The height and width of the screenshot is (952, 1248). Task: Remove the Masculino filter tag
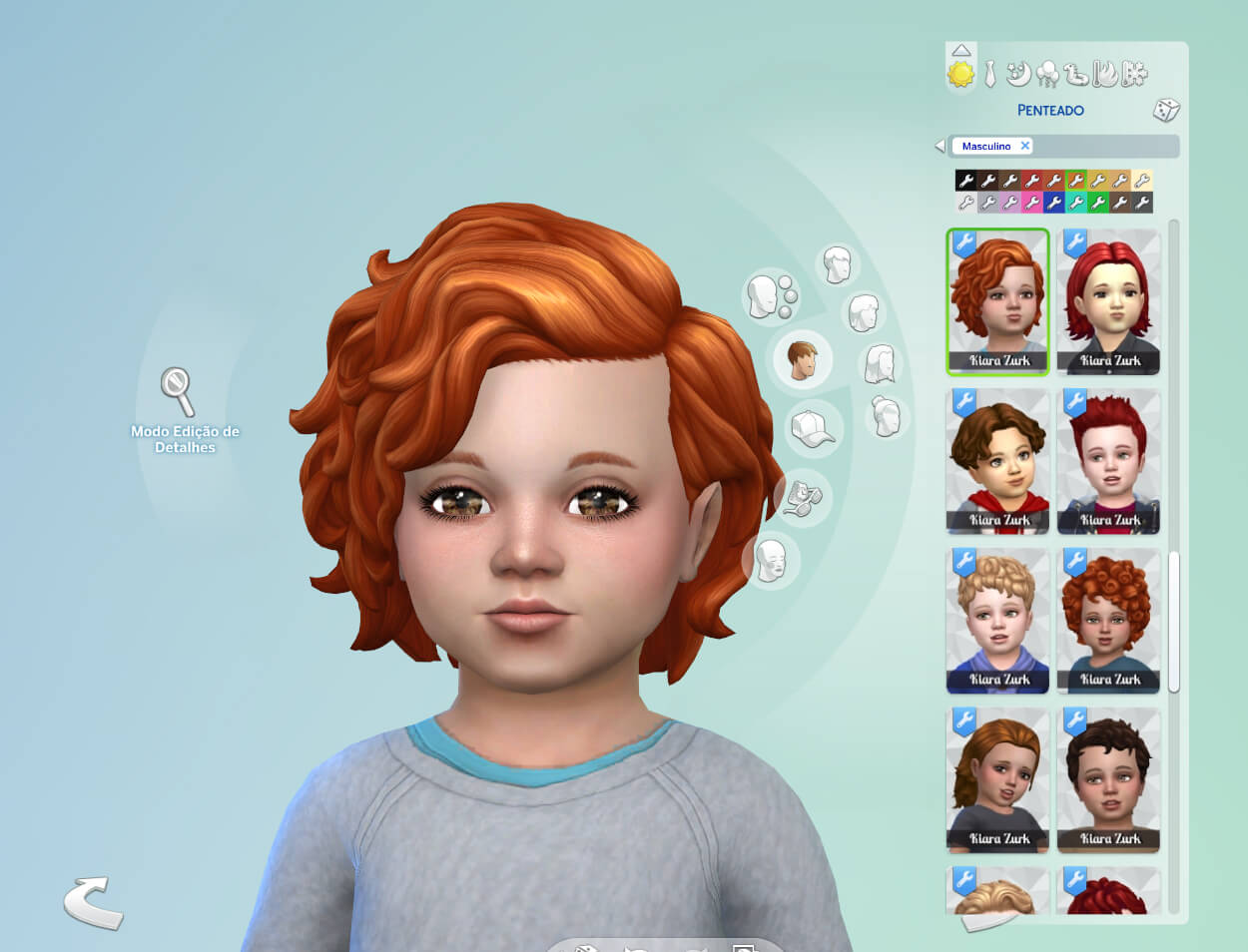(x=1024, y=146)
